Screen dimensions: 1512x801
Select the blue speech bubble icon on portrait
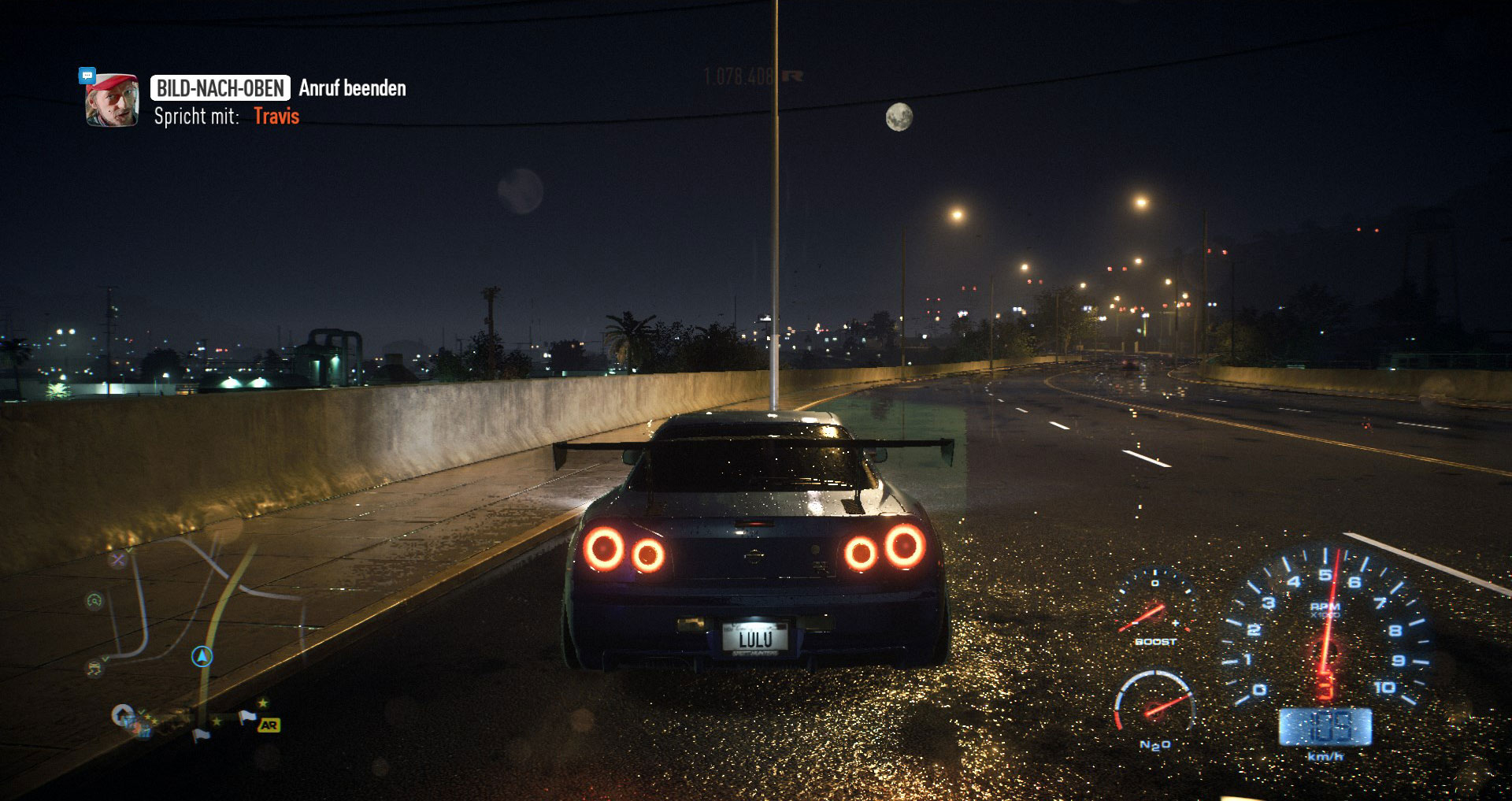click(x=87, y=76)
